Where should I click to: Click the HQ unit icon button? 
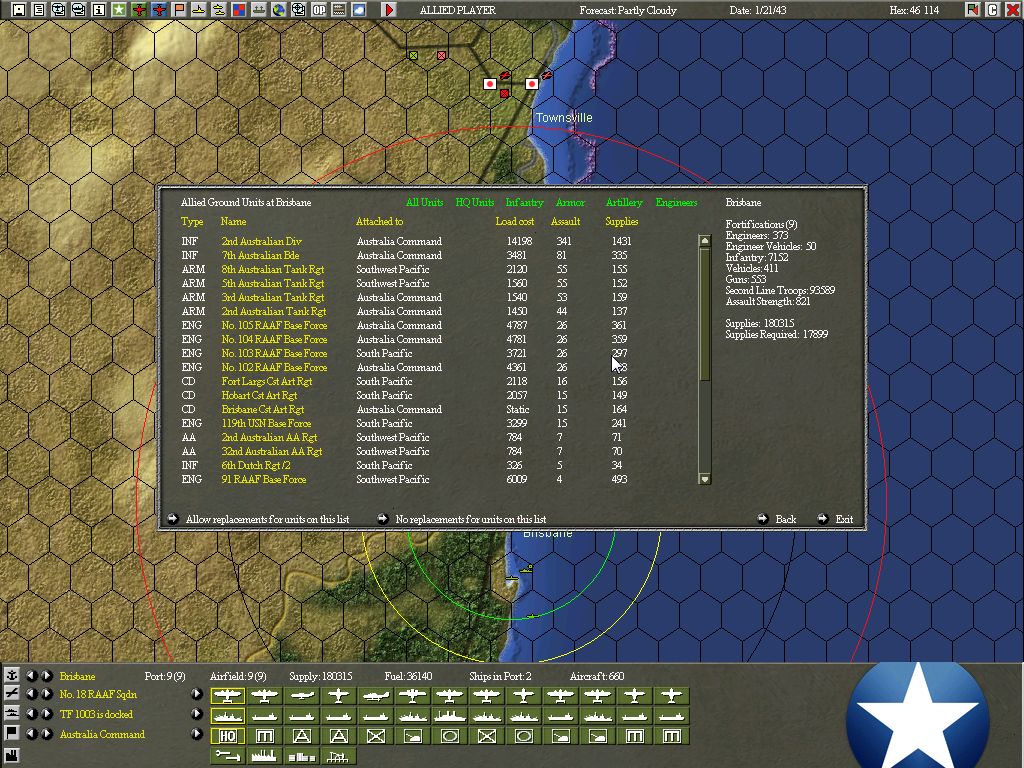coord(228,736)
